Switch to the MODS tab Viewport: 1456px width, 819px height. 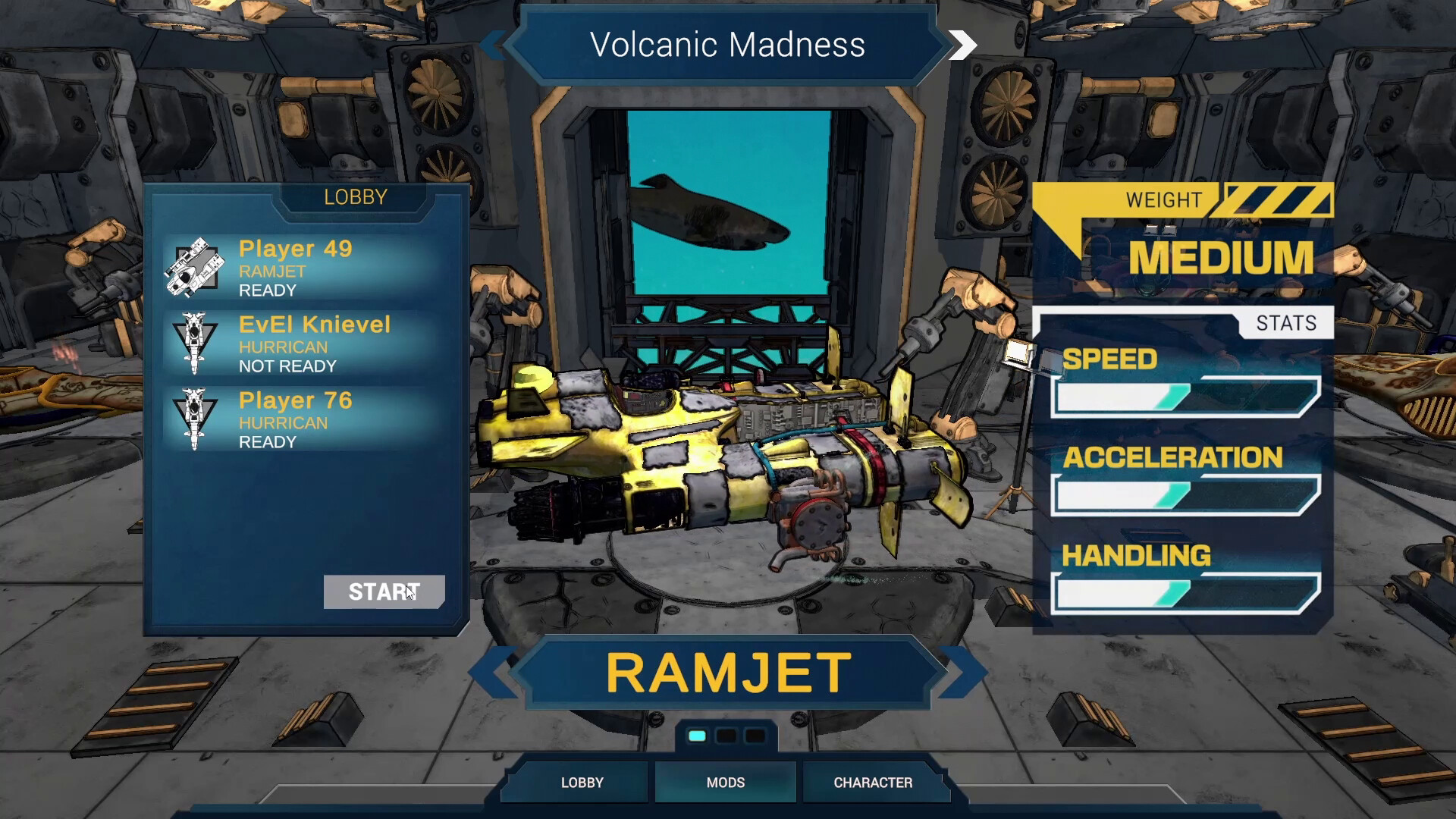point(724,782)
